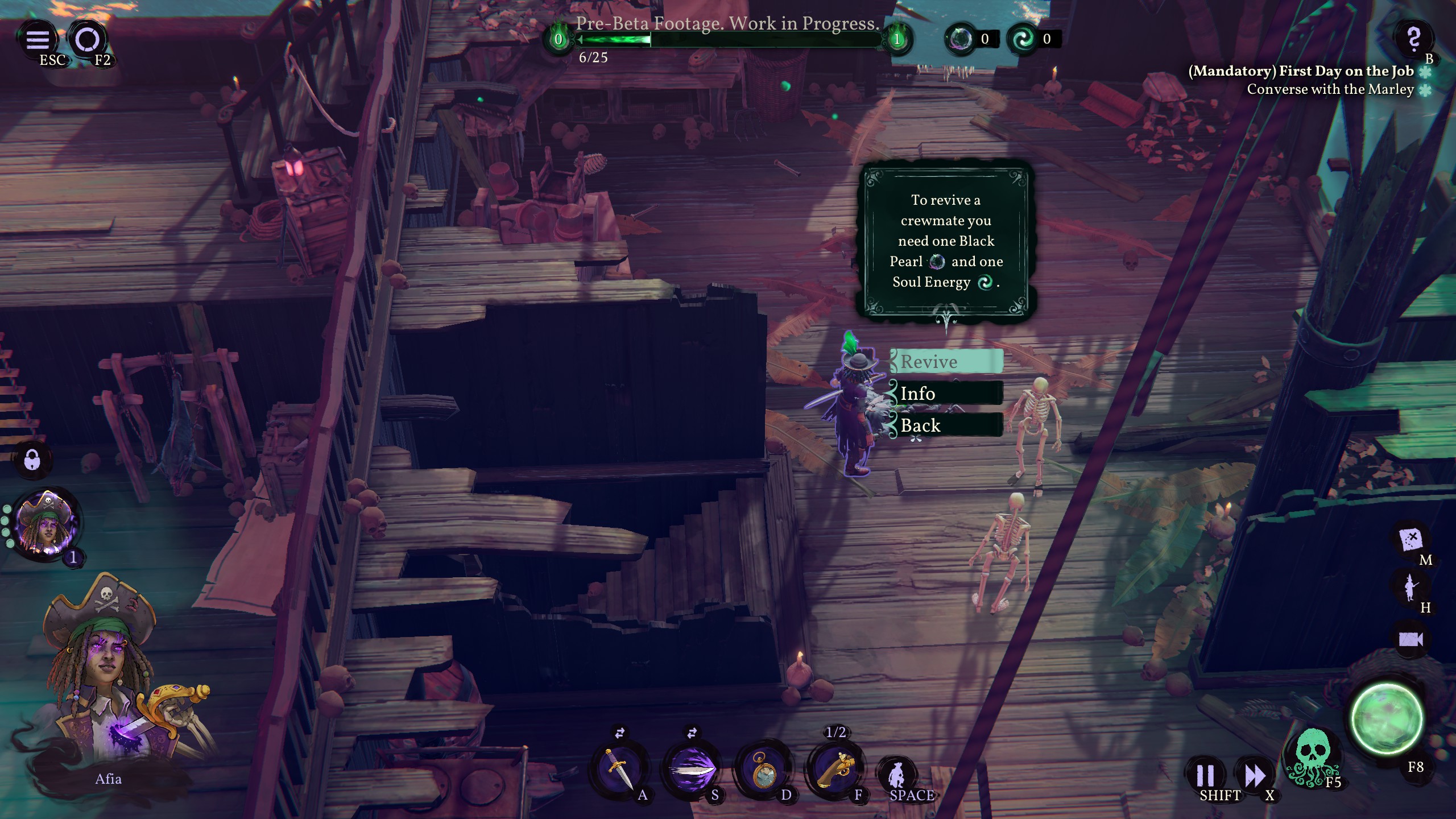This screenshot has width=1456, height=819.
Task: Select the First Day on the Job objective
Action: [x=1301, y=71]
